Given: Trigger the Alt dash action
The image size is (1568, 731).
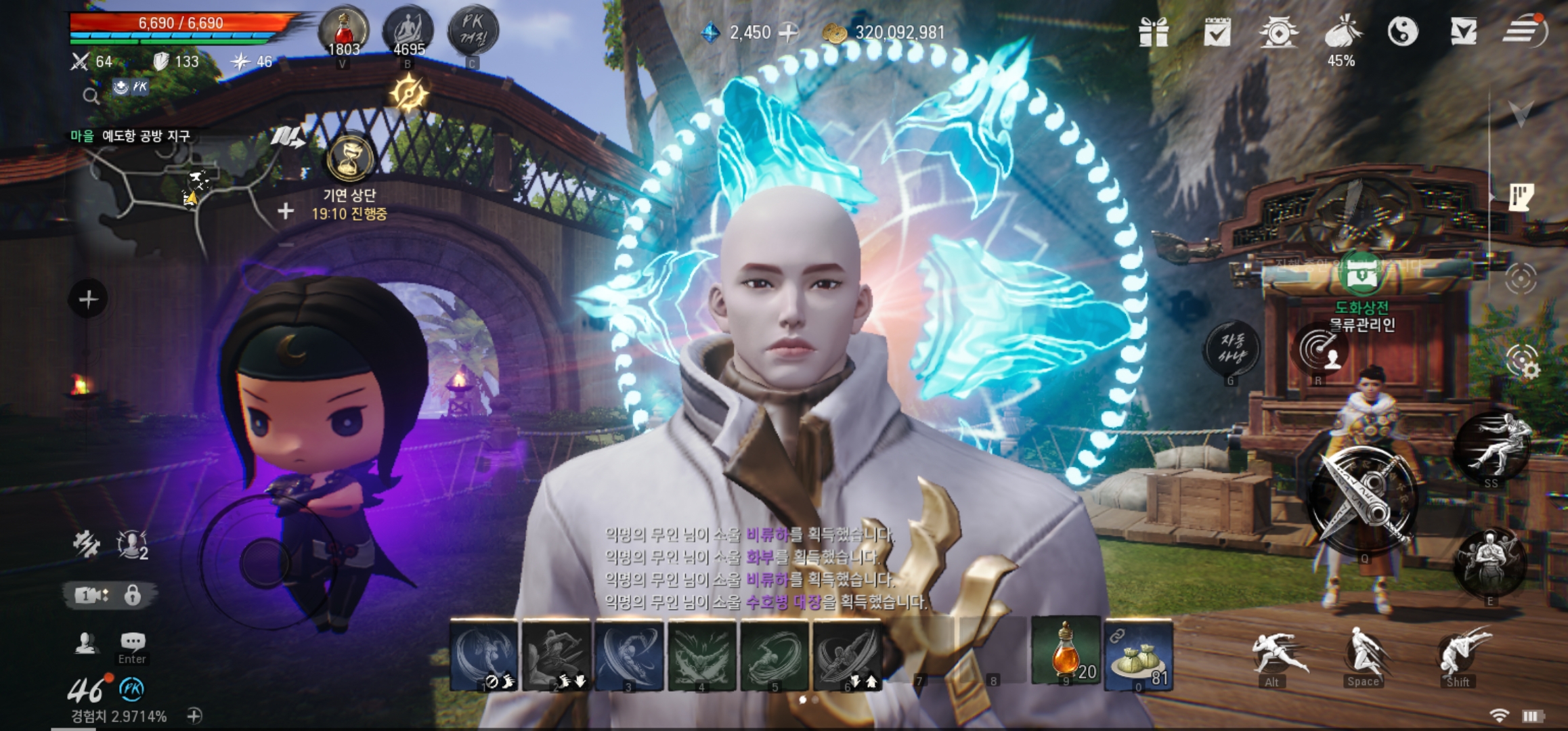Looking at the screenshot, I should pos(1274,652).
